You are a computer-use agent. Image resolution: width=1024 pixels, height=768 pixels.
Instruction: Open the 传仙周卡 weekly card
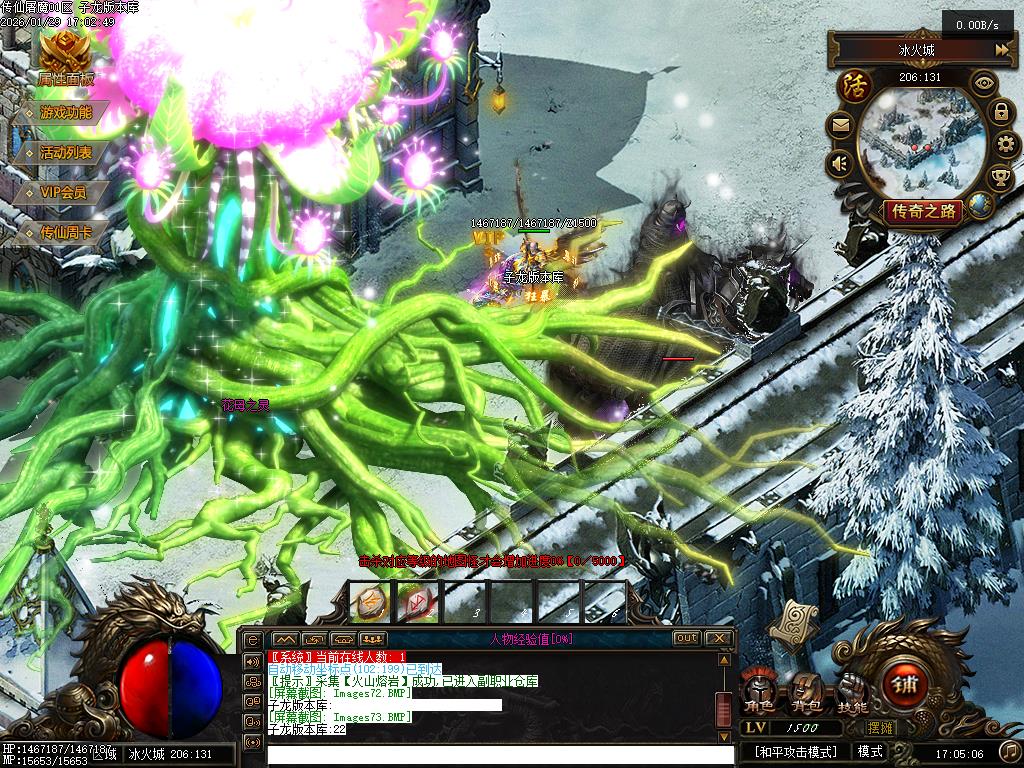[66, 232]
